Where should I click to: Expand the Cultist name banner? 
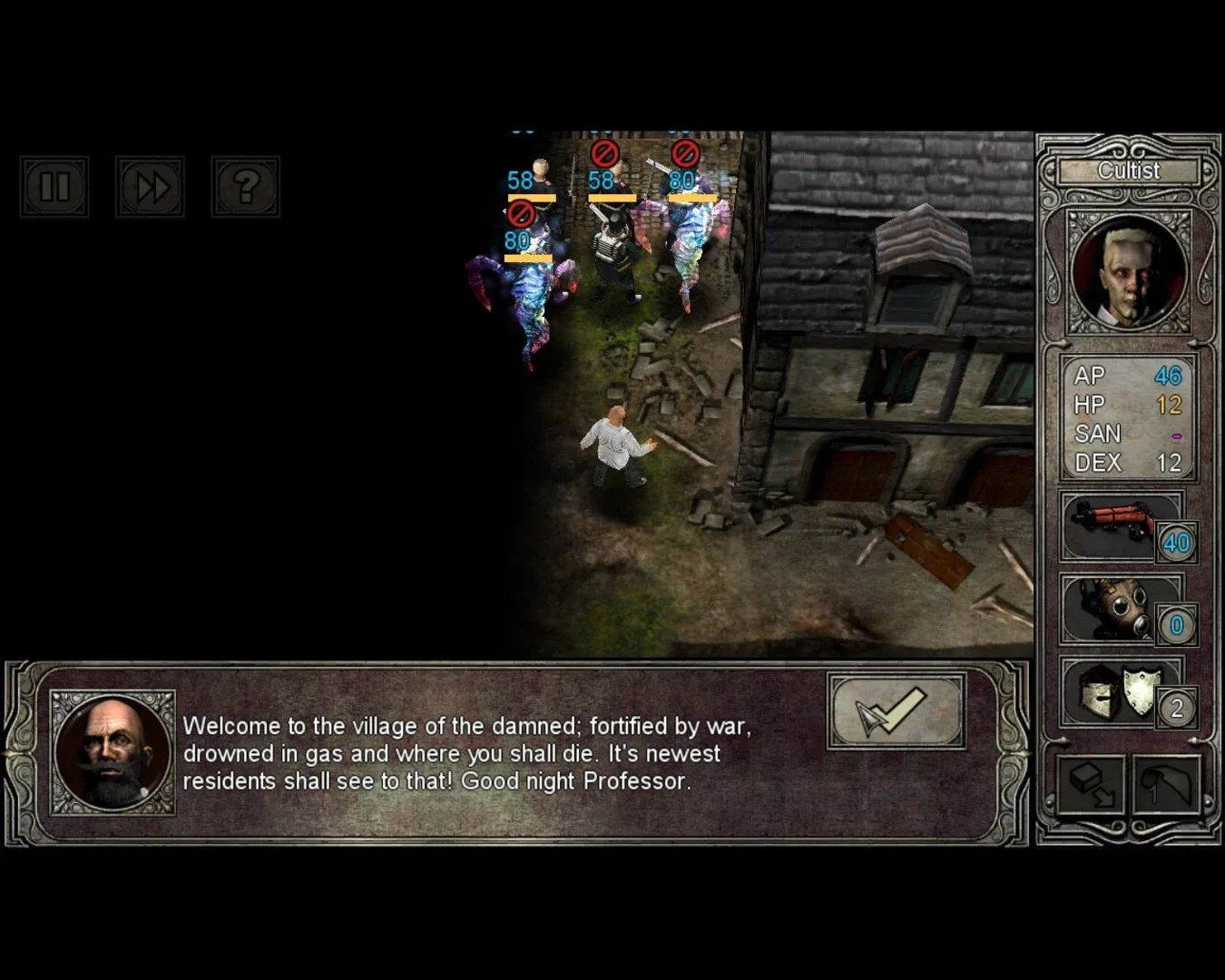tap(1128, 171)
